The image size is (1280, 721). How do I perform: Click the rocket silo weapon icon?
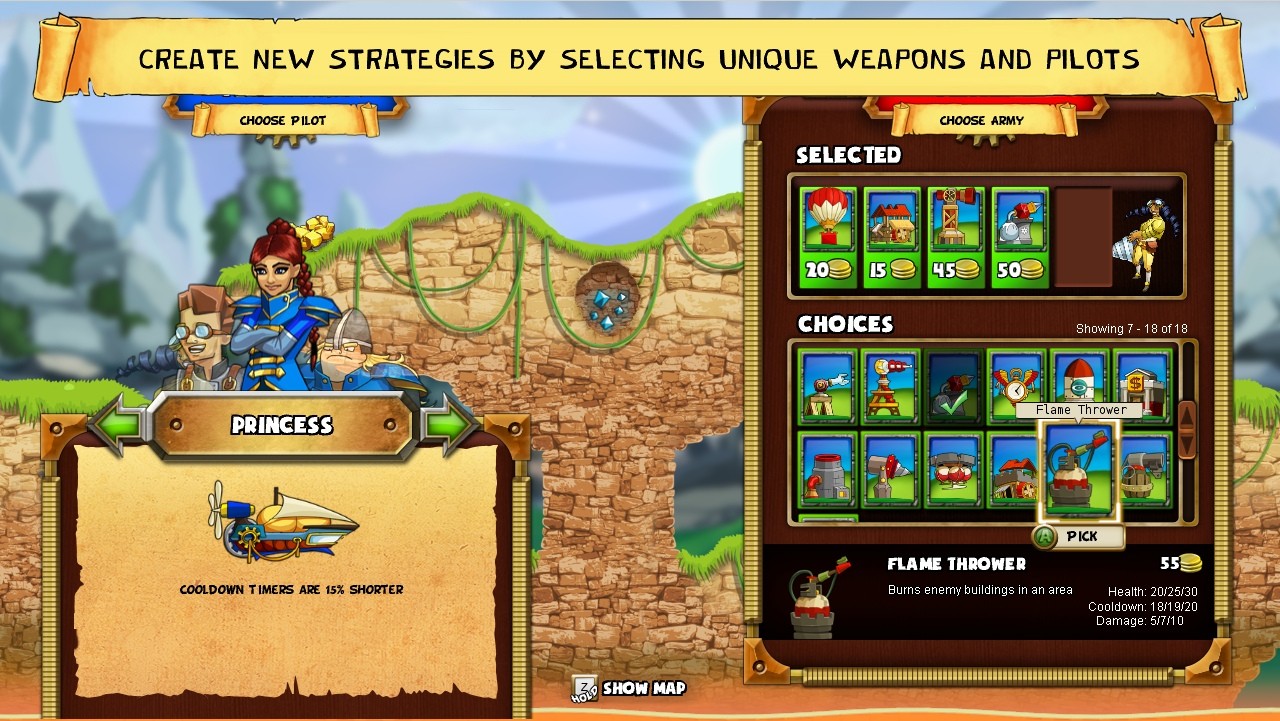(1078, 382)
